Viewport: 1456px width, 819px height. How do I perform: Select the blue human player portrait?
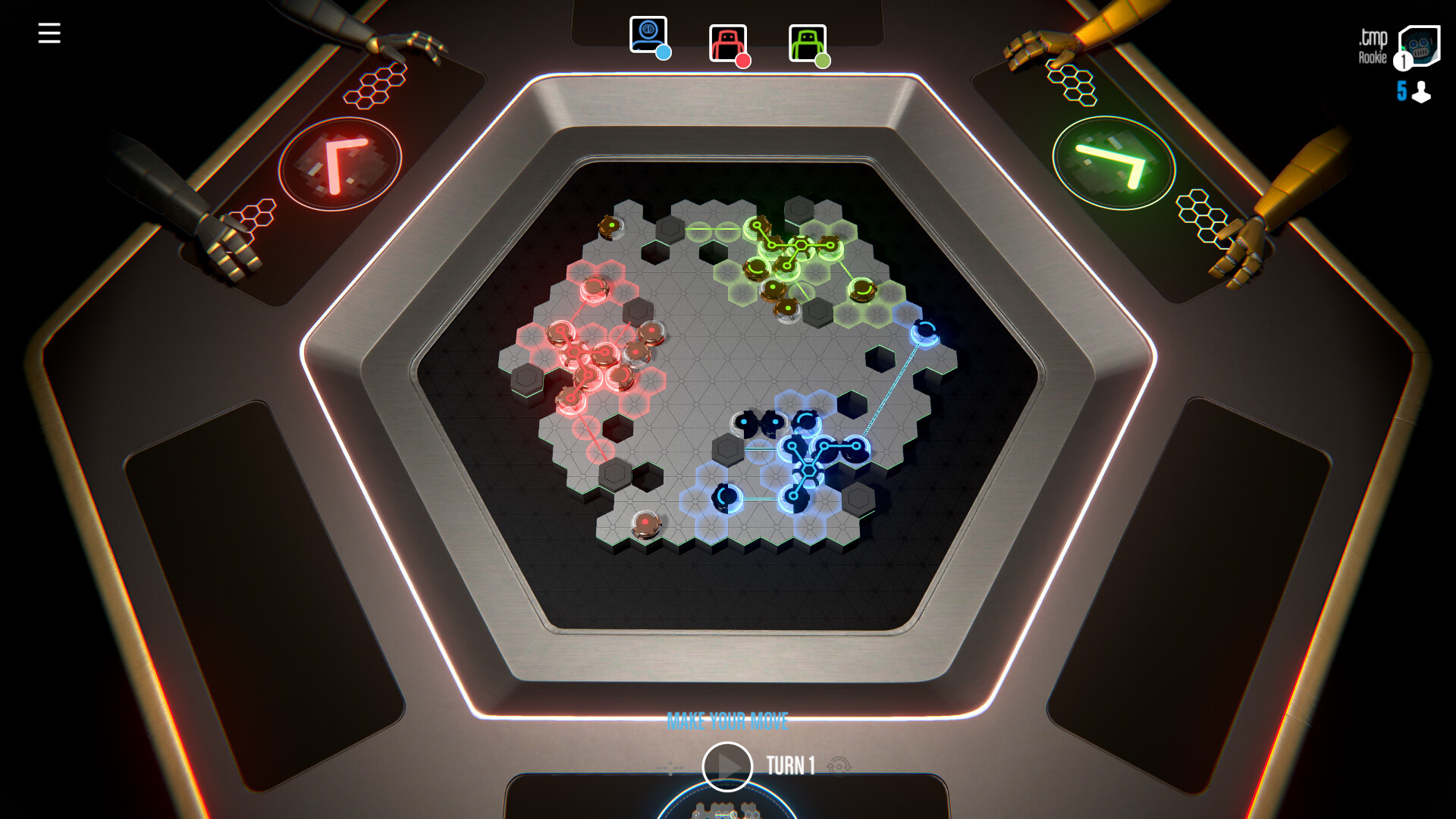648,33
